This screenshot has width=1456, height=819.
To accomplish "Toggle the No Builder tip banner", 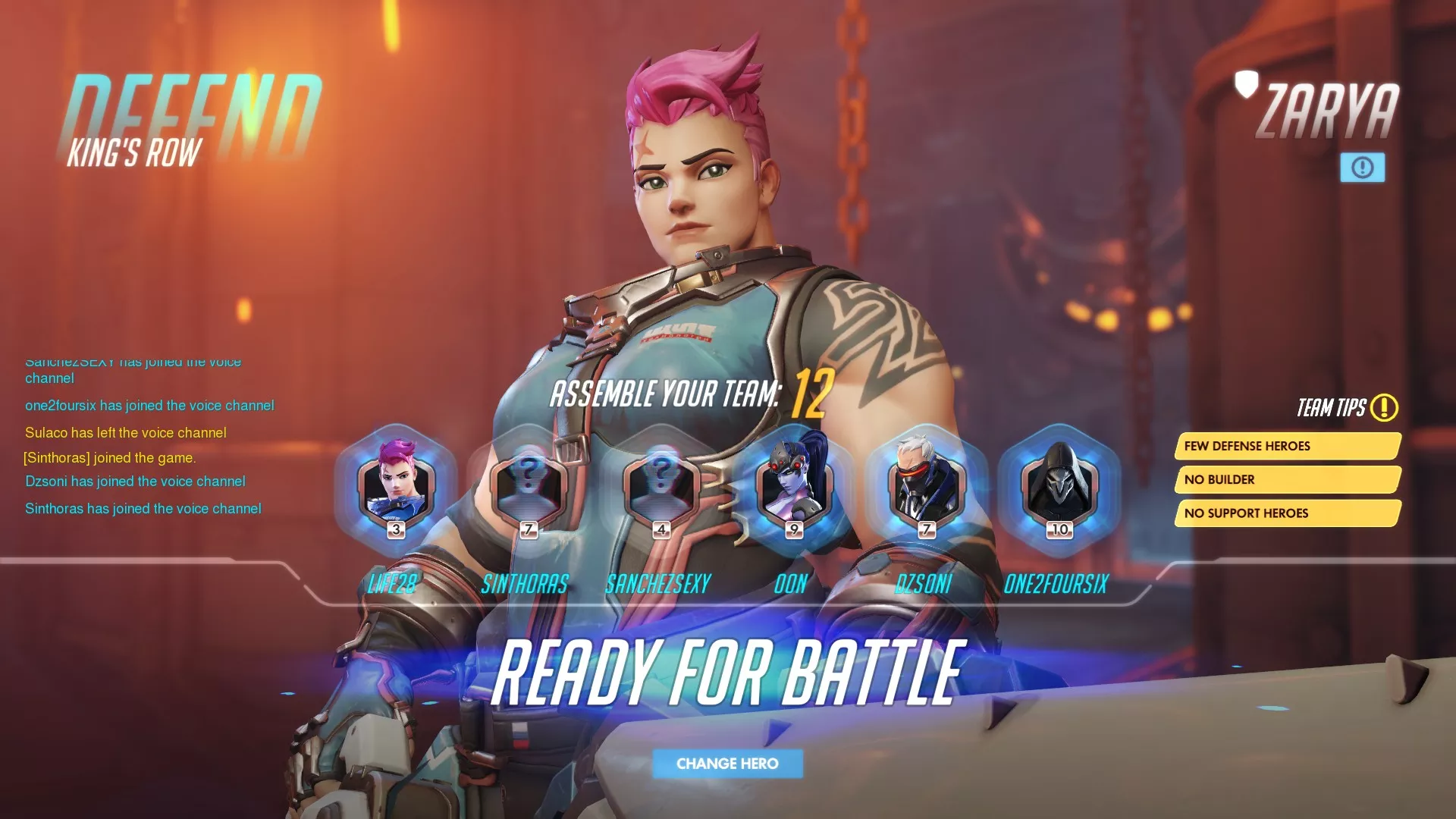I will [1287, 479].
